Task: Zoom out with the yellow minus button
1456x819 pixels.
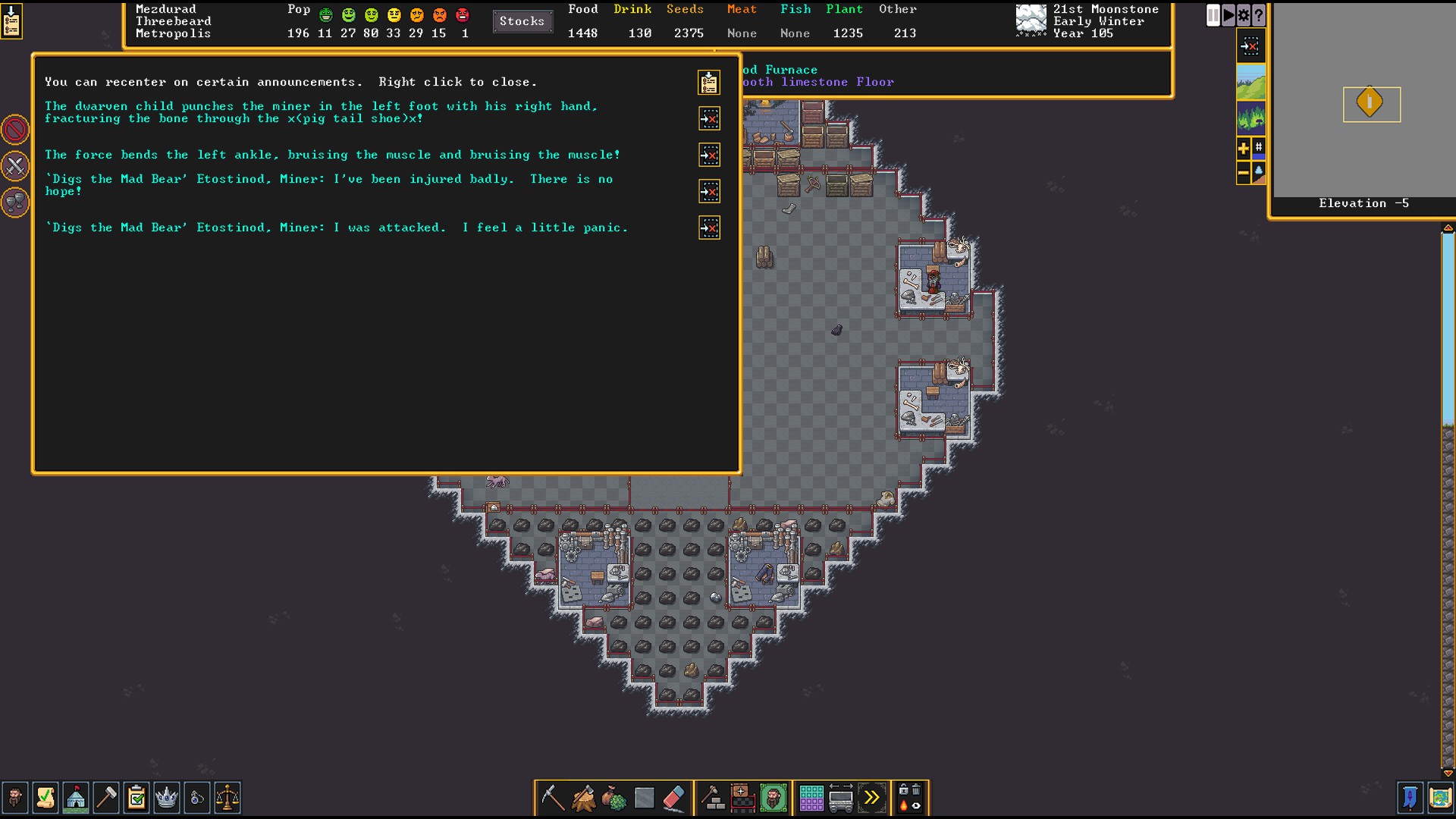Action: [x=1243, y=174]
